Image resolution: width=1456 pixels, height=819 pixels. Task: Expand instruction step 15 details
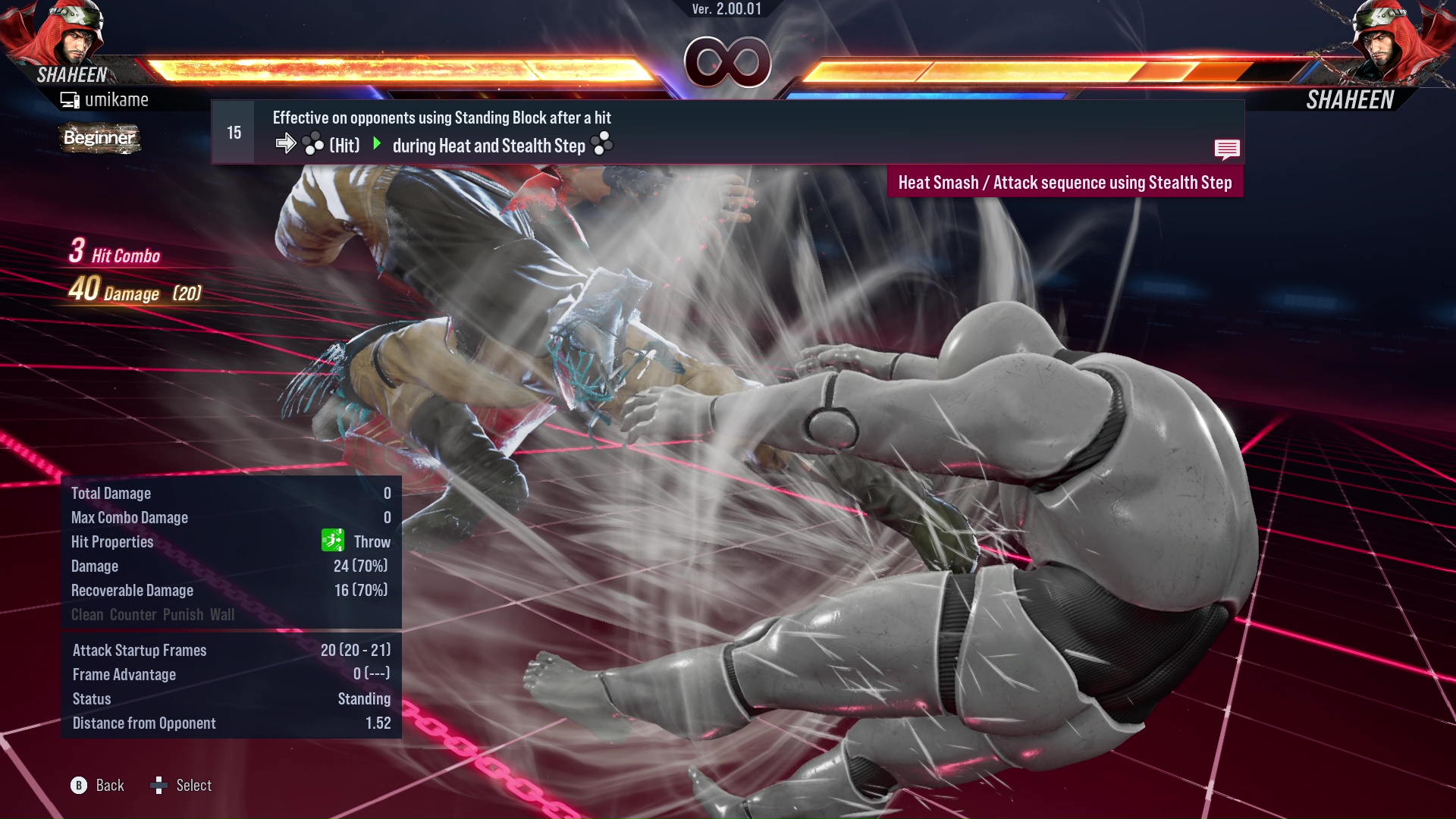click(x=233, y=131)
